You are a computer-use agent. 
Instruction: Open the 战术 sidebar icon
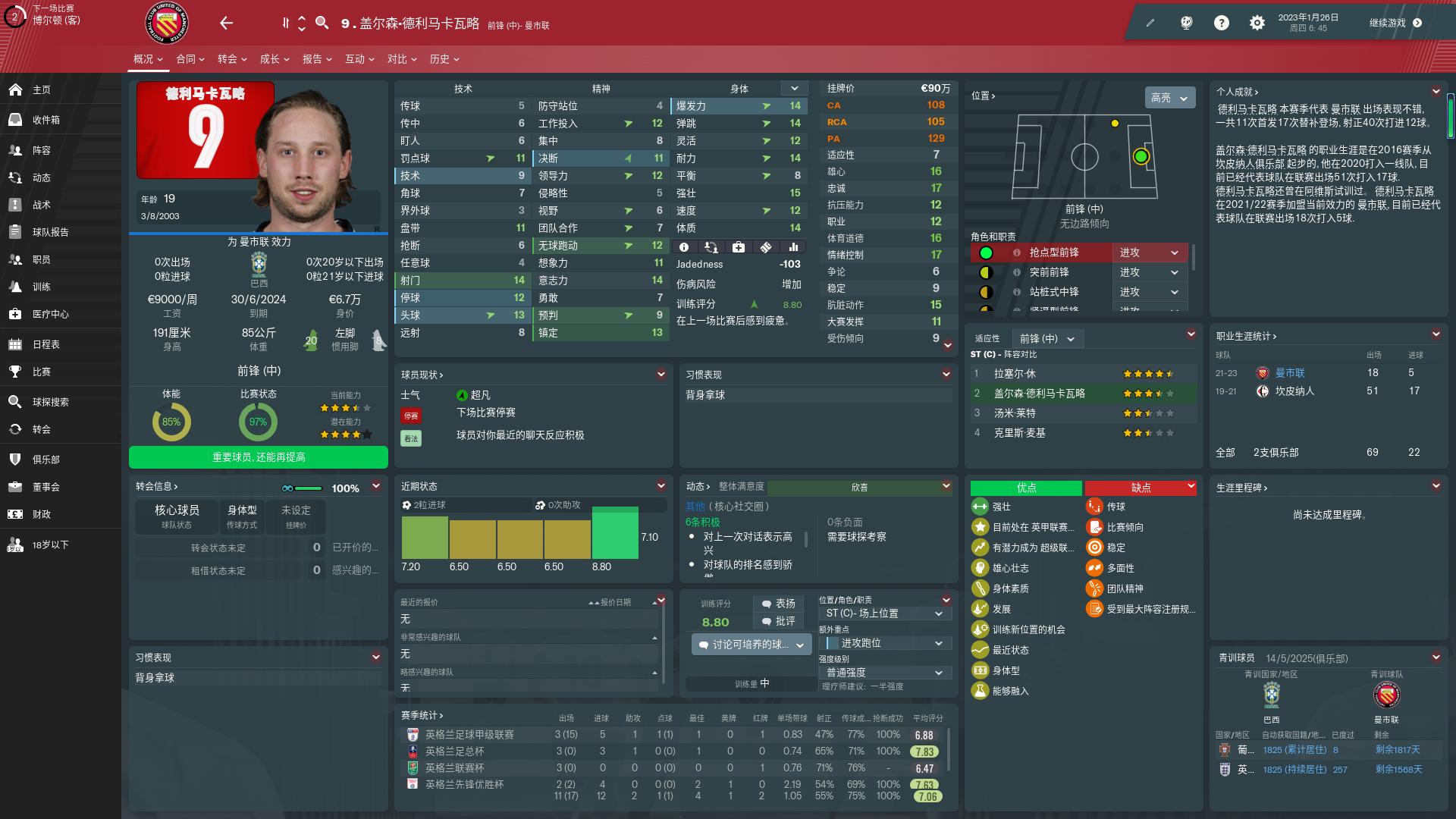tap(15, 205)
